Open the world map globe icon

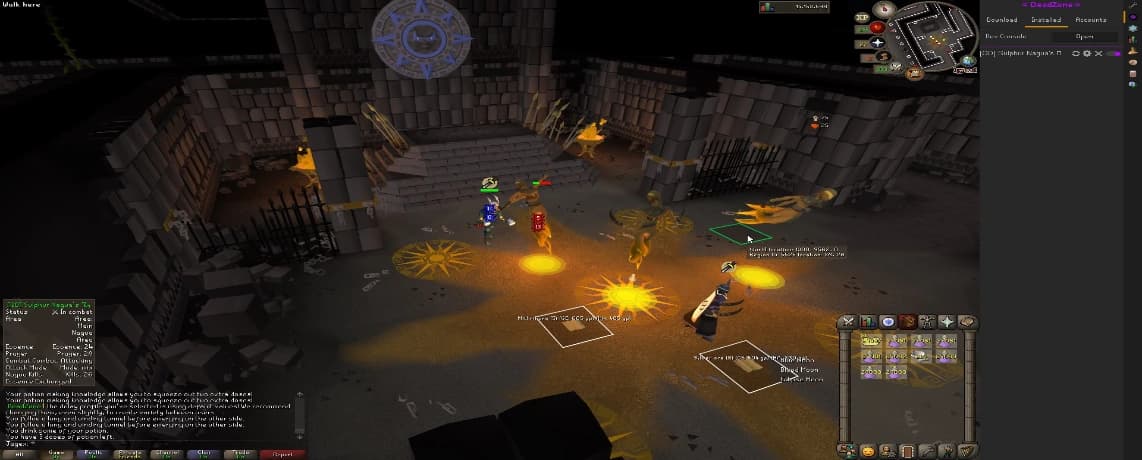coord(969,61)
